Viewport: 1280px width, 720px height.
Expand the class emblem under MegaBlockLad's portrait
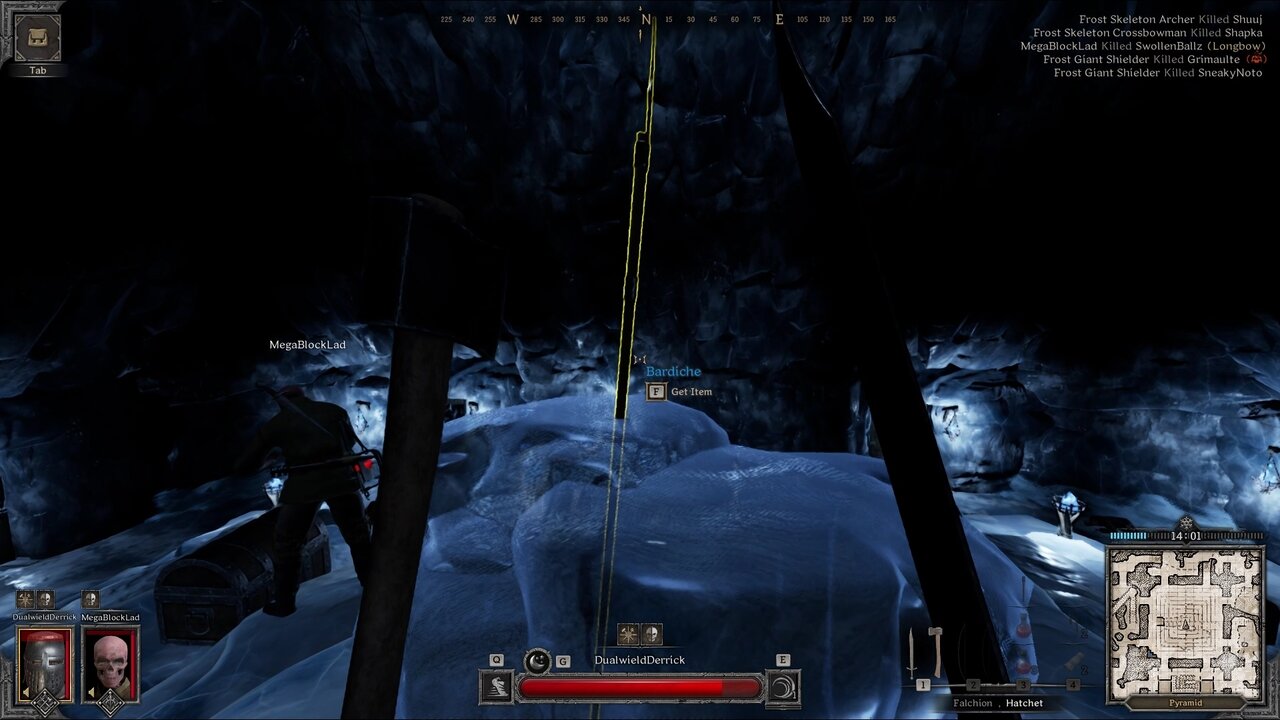point(110,704)
